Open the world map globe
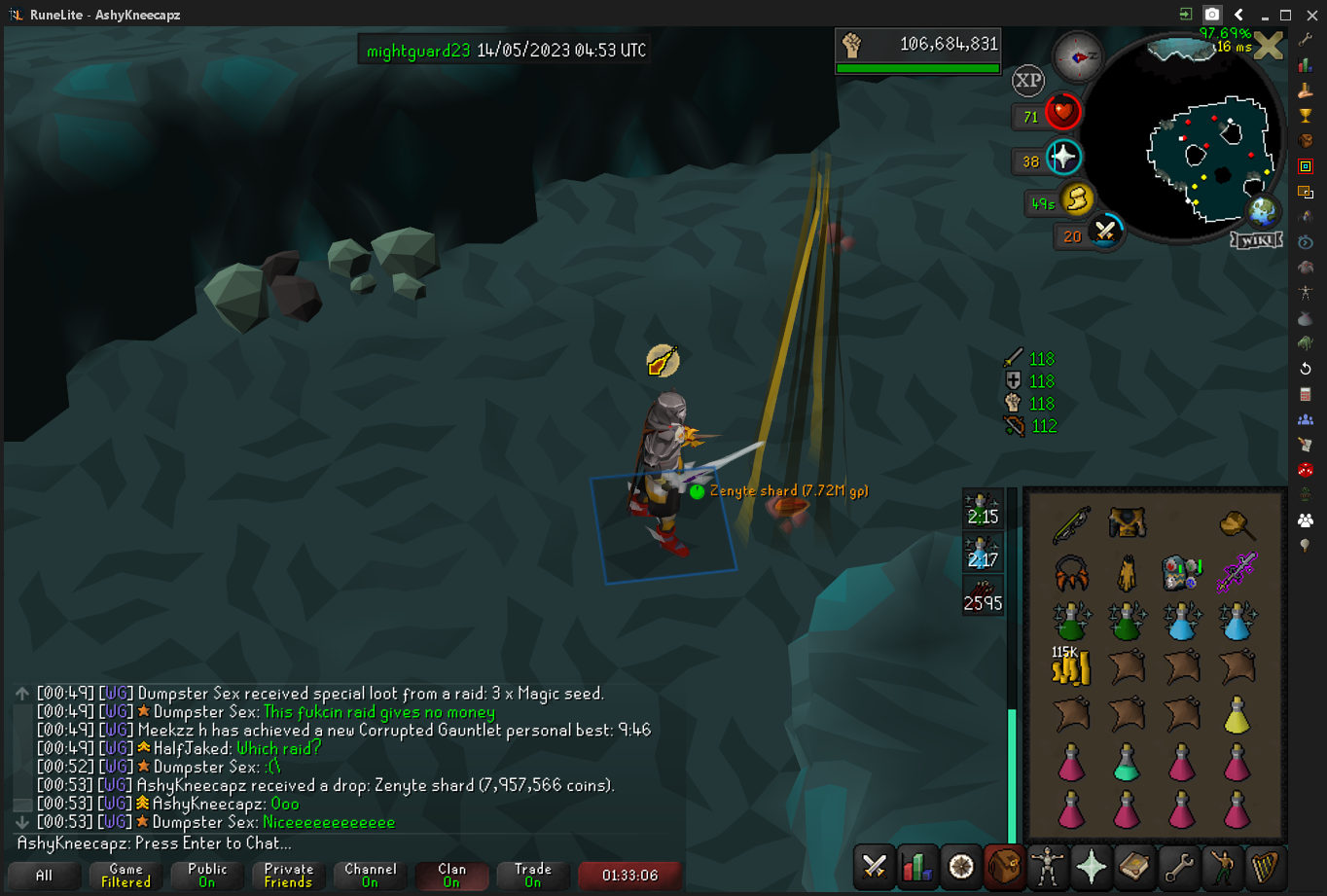This screenshot has height=896, width=1327. [x=1262, y=211]
